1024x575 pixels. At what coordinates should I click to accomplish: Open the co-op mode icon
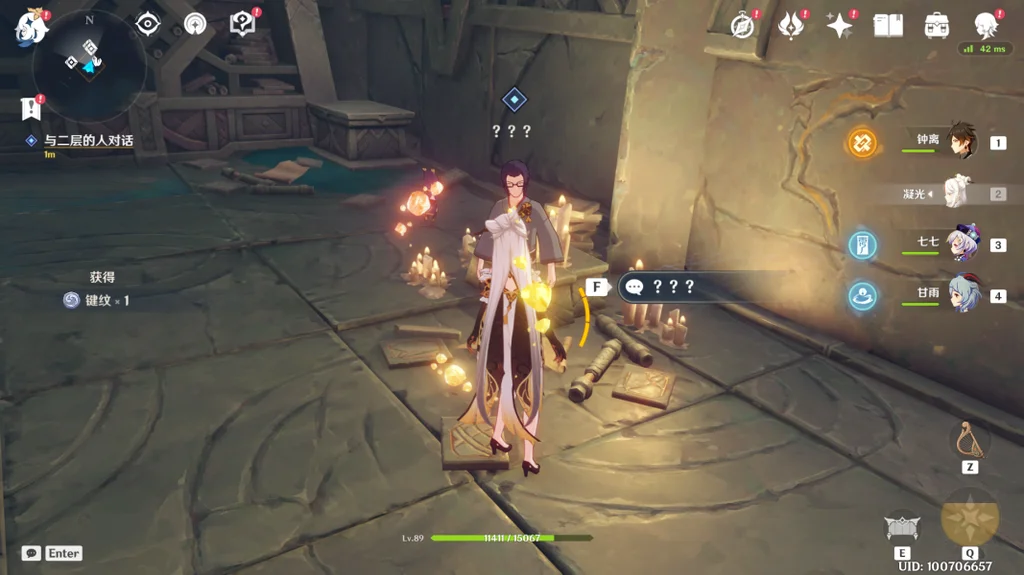pyautogui.click(x=195, y=23)
